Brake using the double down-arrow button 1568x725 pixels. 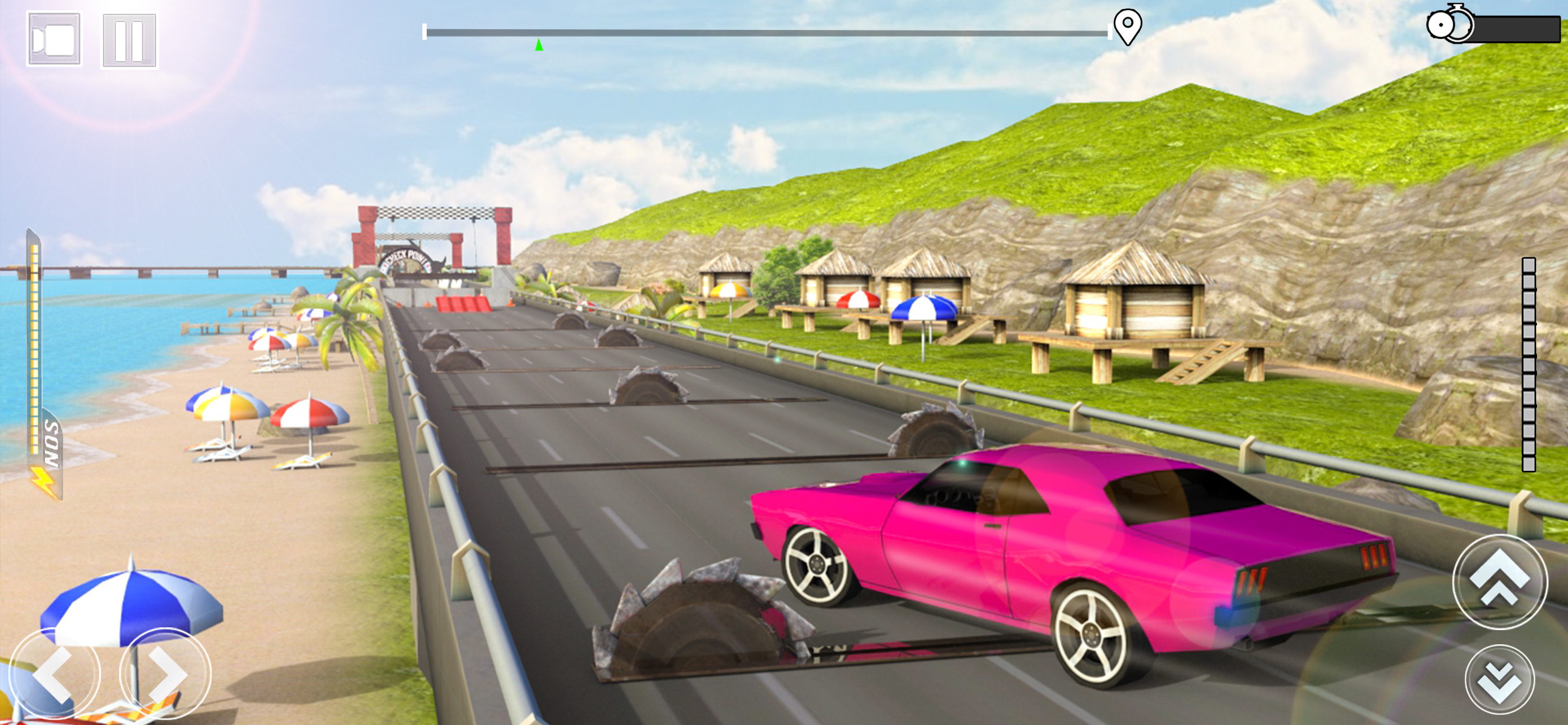coord(1499,679)
